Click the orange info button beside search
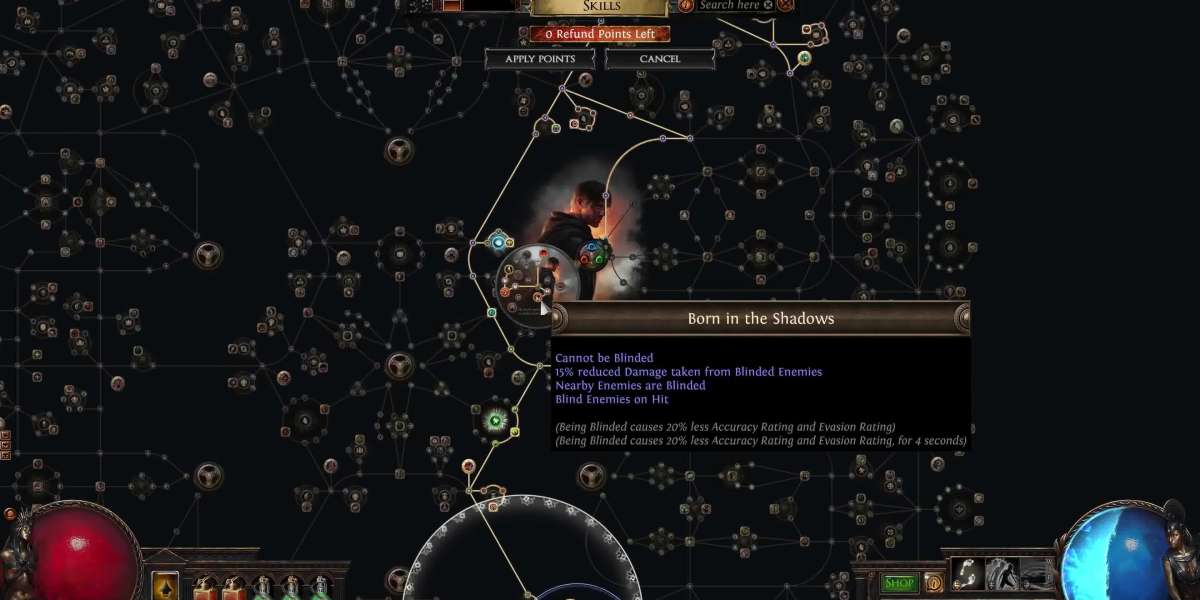This screenshot has height=600, width=1200. [686, 5]
